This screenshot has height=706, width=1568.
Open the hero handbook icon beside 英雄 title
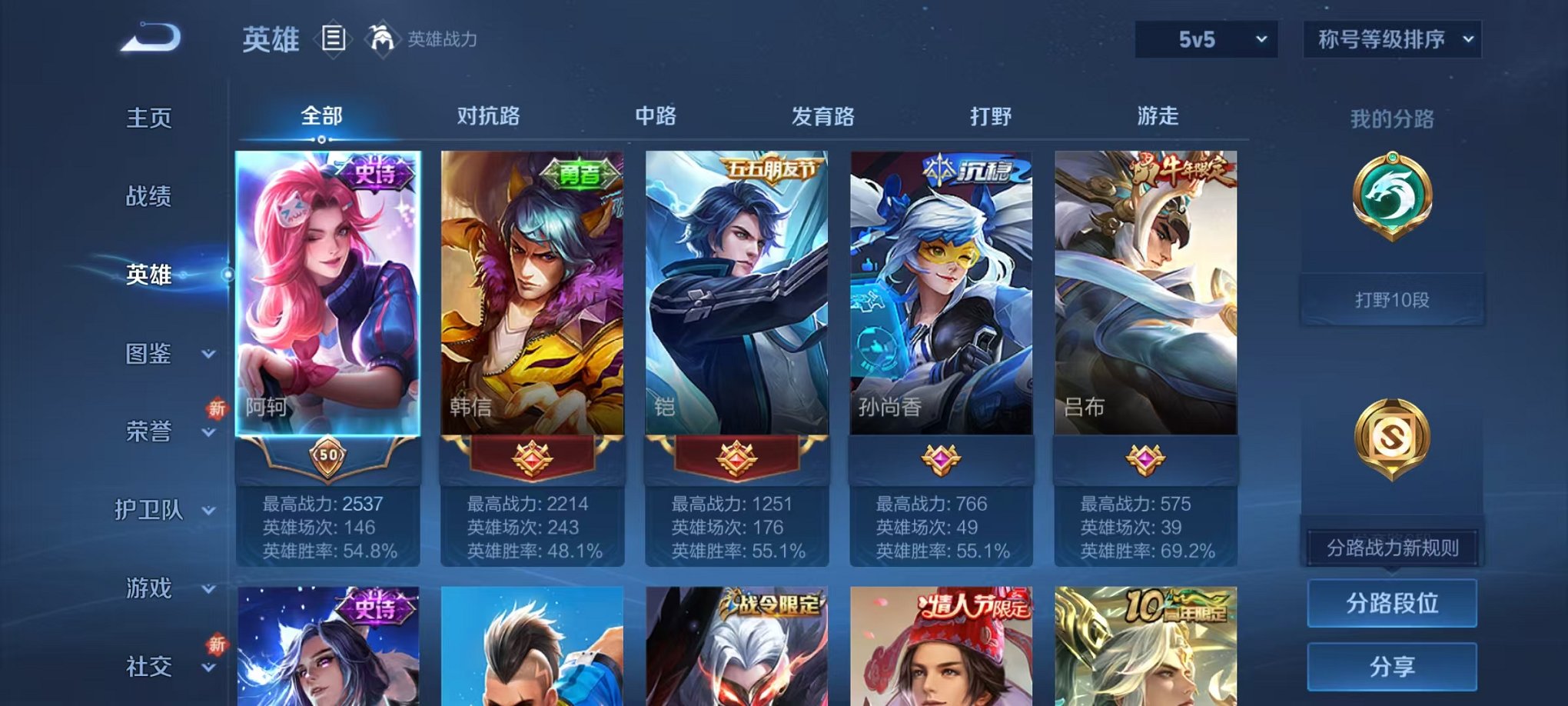pos(334,38)
